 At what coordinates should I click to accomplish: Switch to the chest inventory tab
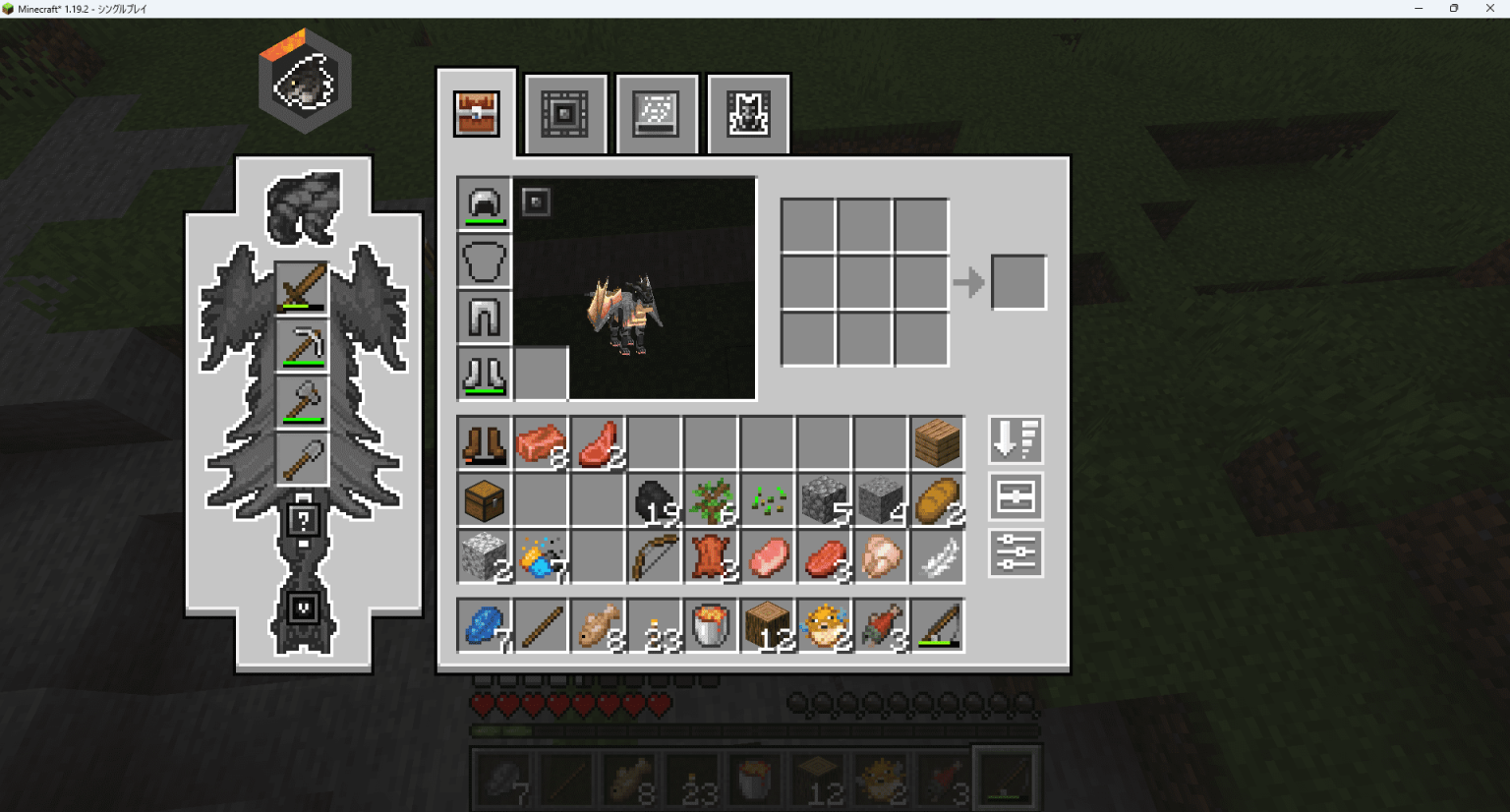click(477, 114)
